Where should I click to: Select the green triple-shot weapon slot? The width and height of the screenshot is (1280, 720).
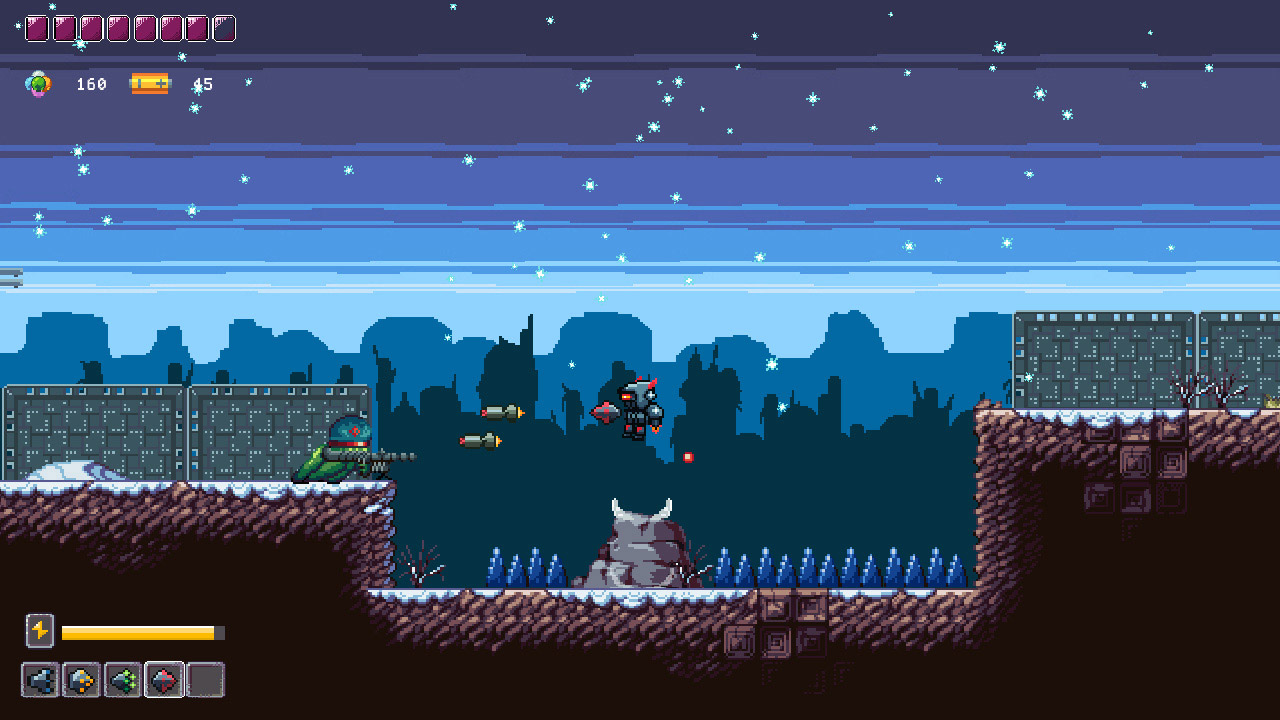coord(122,679)
